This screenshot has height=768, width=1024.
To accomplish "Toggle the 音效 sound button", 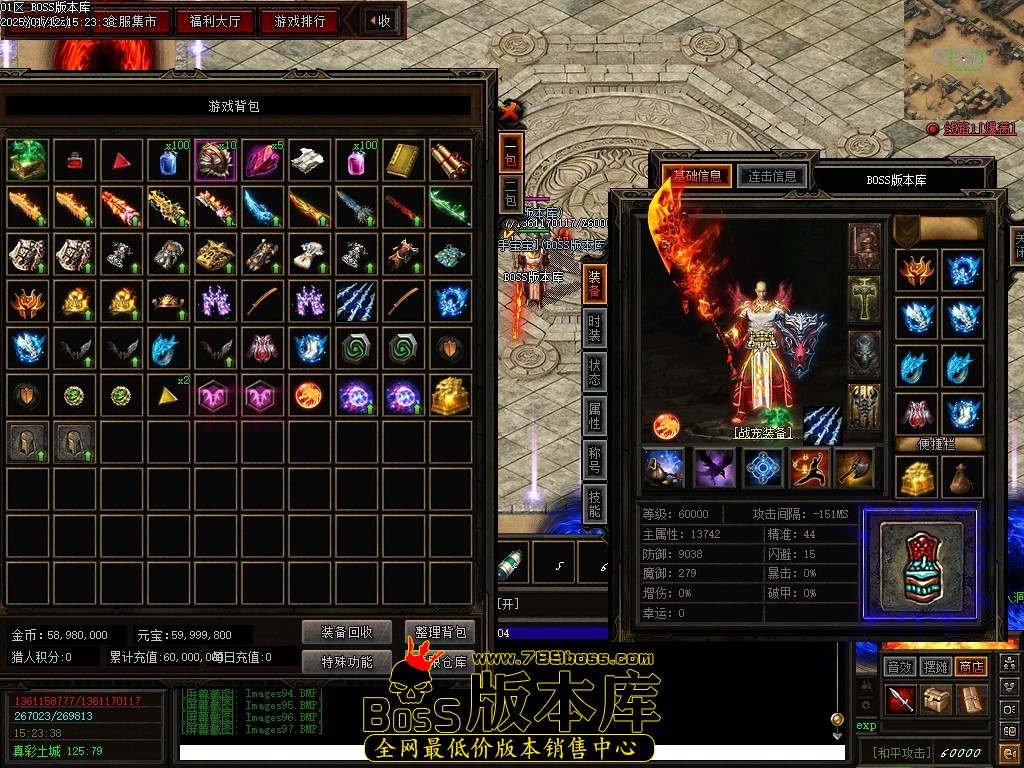I will click(899, 666).
